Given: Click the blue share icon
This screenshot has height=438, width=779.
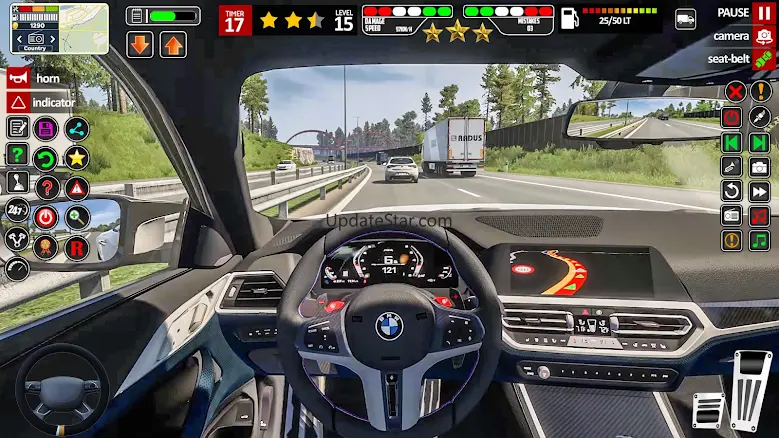Looking at the screenshot, I should click(77, 128).
